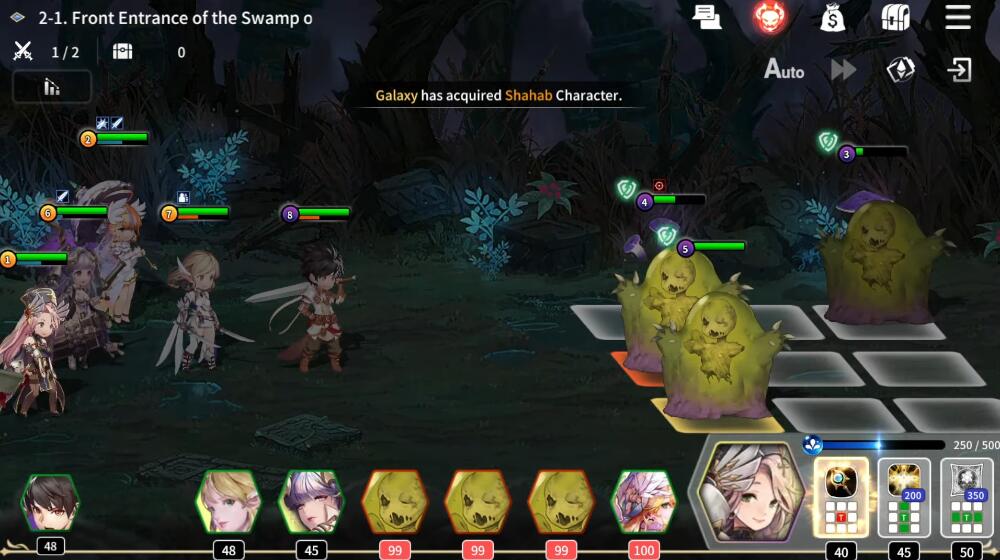Open the battle statistics chart button

[x=52, y=87]
